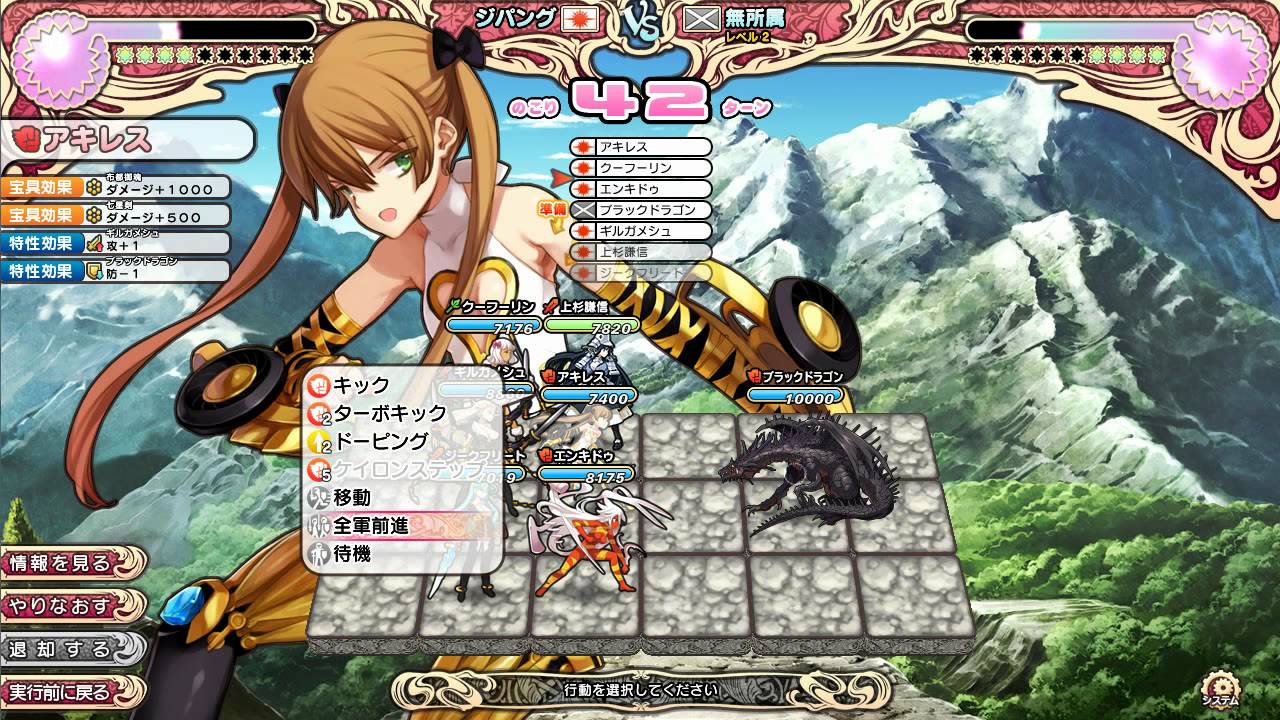
Task: Click the 退却する retreat button
Action: (60, 648)
